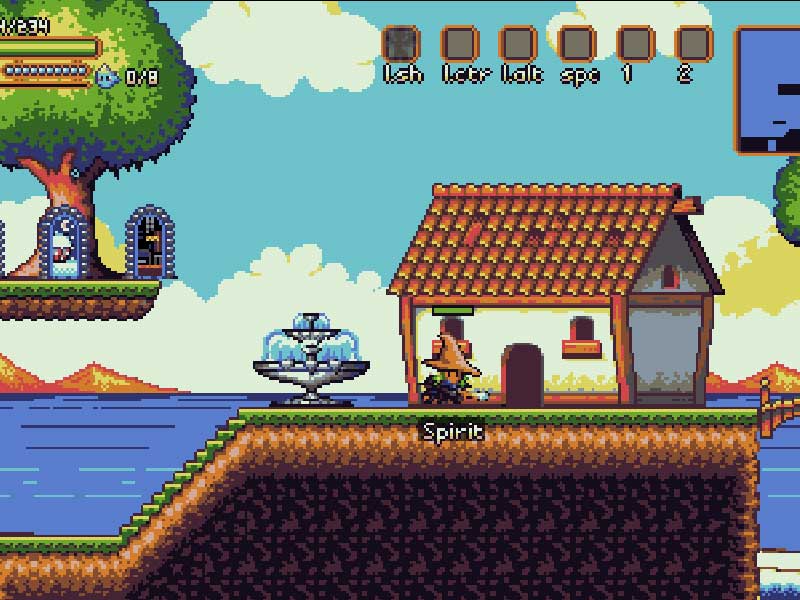Choose the ability slot labeled lalt
This screenshot has width=800, height=600.
[x=518, y=44]
